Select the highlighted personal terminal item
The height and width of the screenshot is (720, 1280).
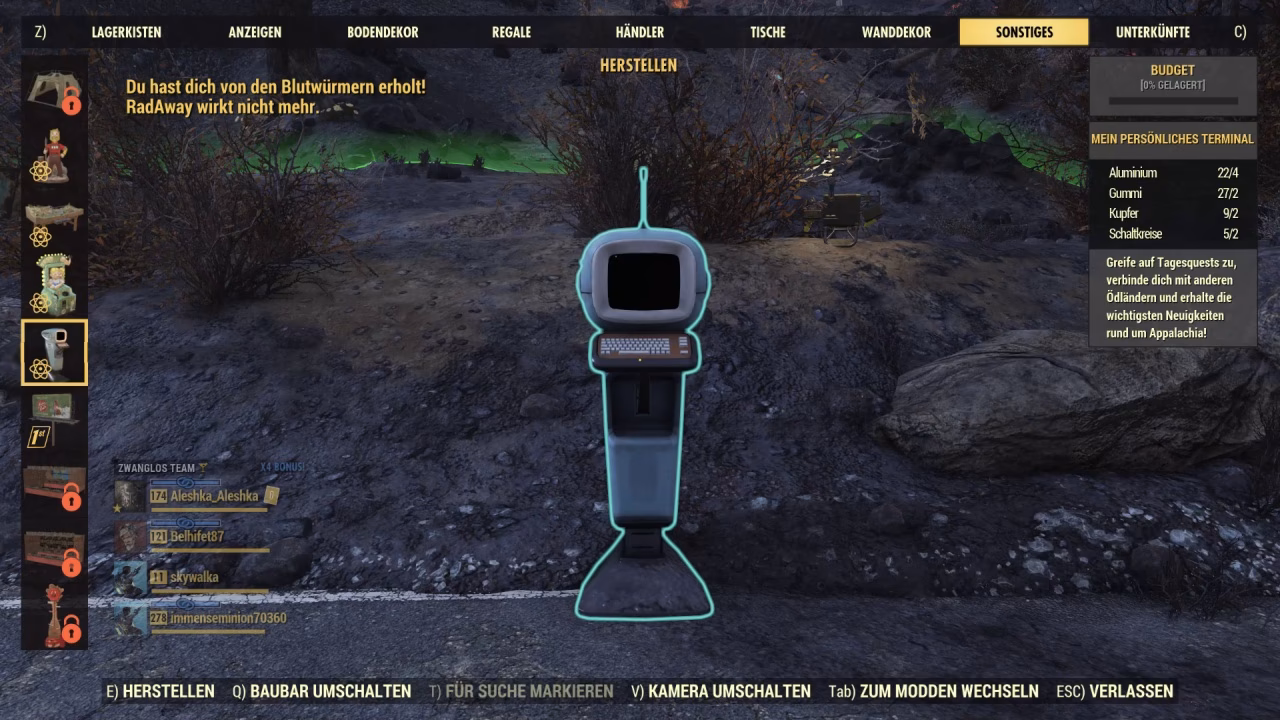(54, 350)
